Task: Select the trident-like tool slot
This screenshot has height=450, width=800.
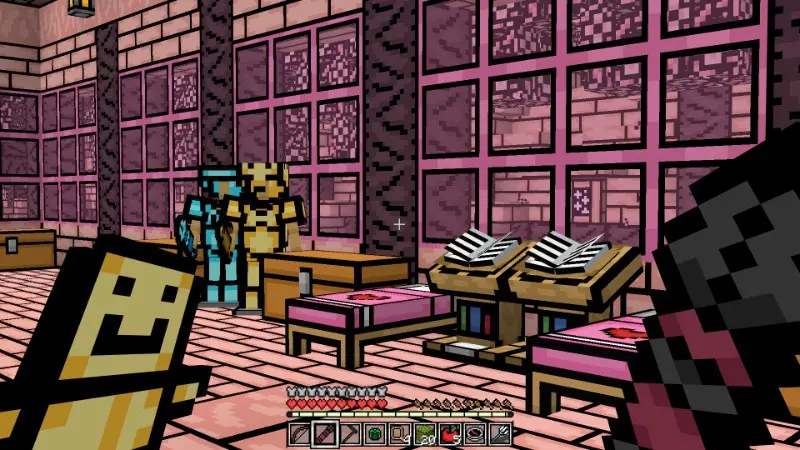Action: point(499,434)
